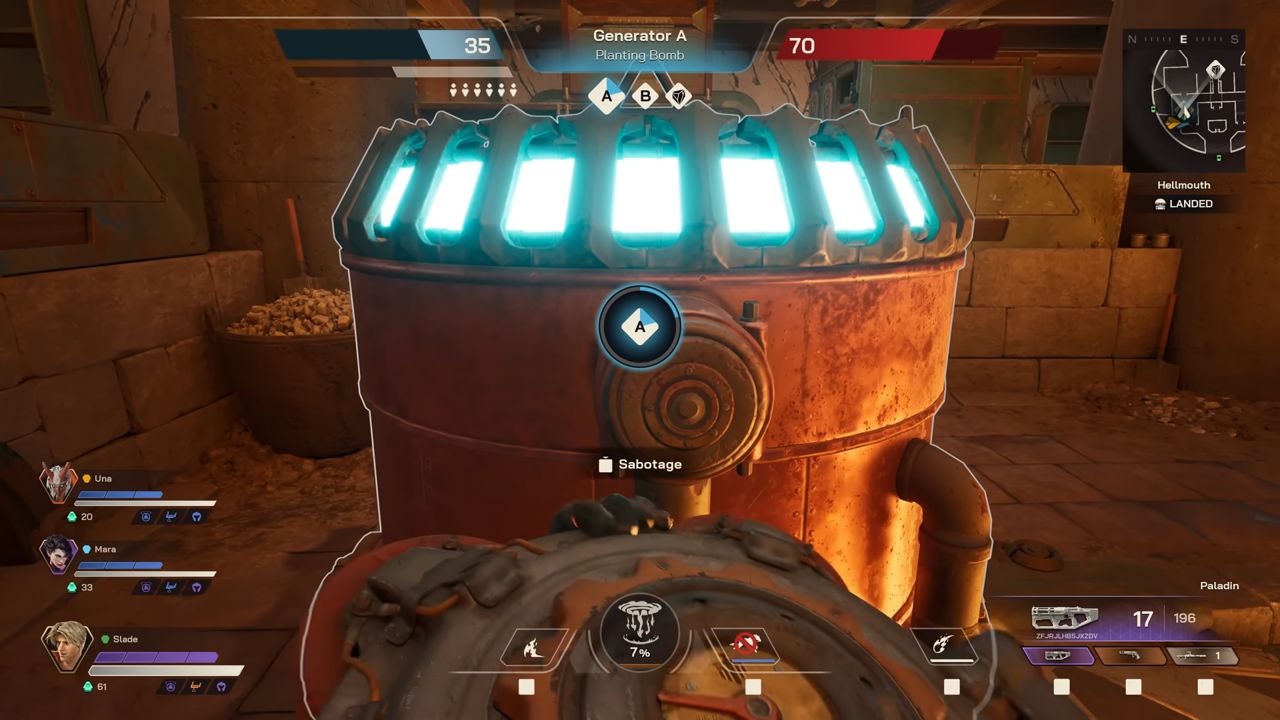Click the LANDED status label under minimap
This screenshot has width=1280, height=720.
(x=1184, y=204)
